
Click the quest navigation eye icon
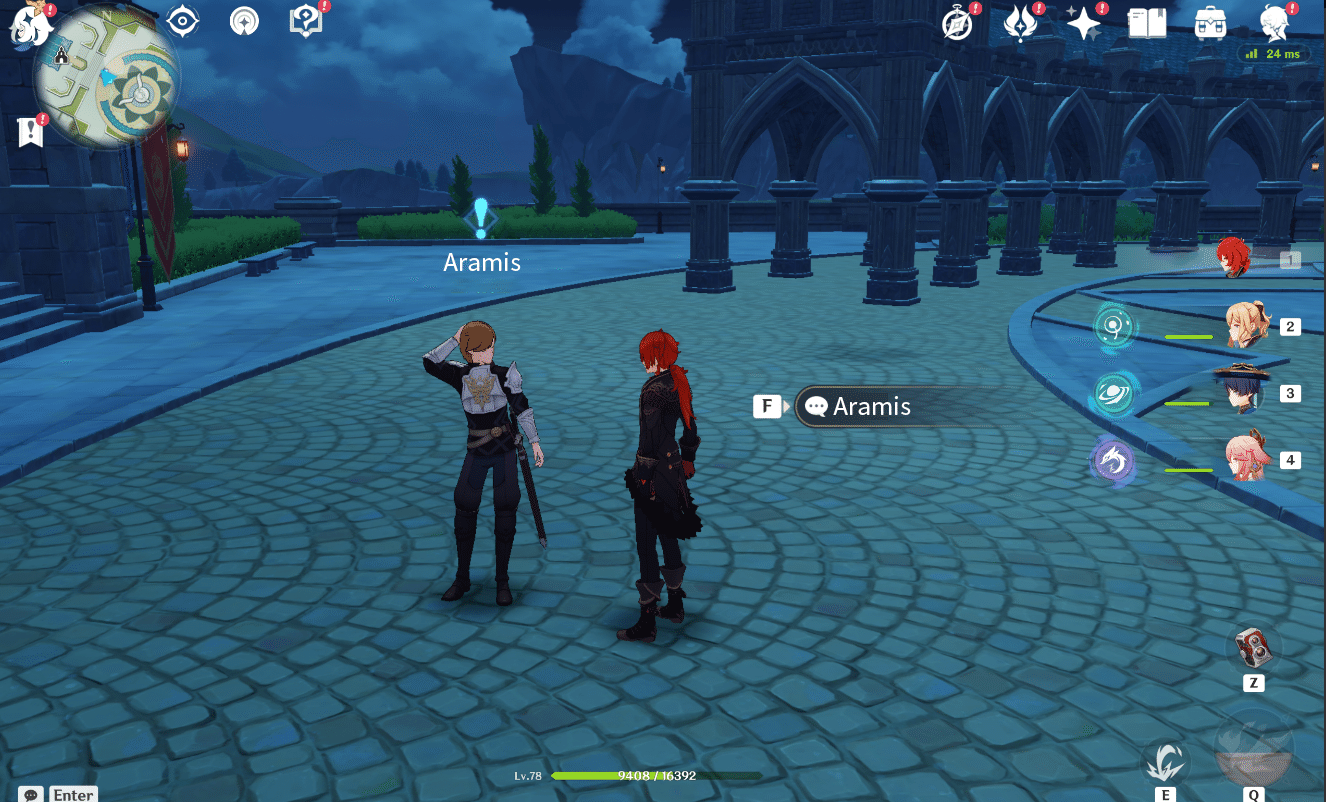[x=183, y=22]
